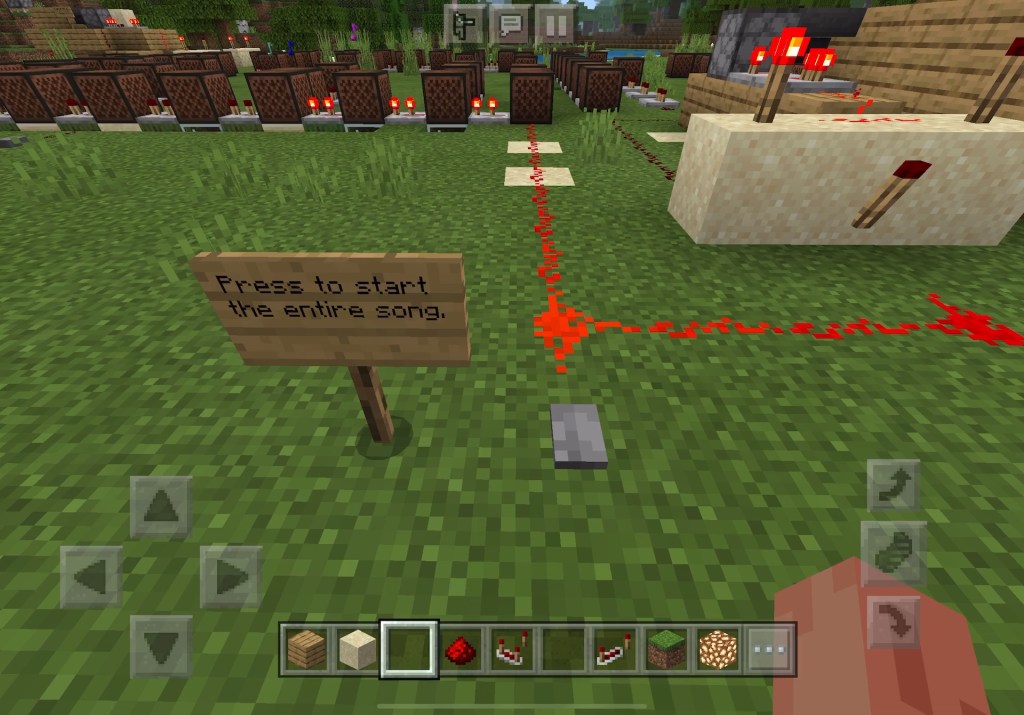The image size is (1024, 715).
Task: Tap the wing button between the fly arrows
Action: (892, 553)
